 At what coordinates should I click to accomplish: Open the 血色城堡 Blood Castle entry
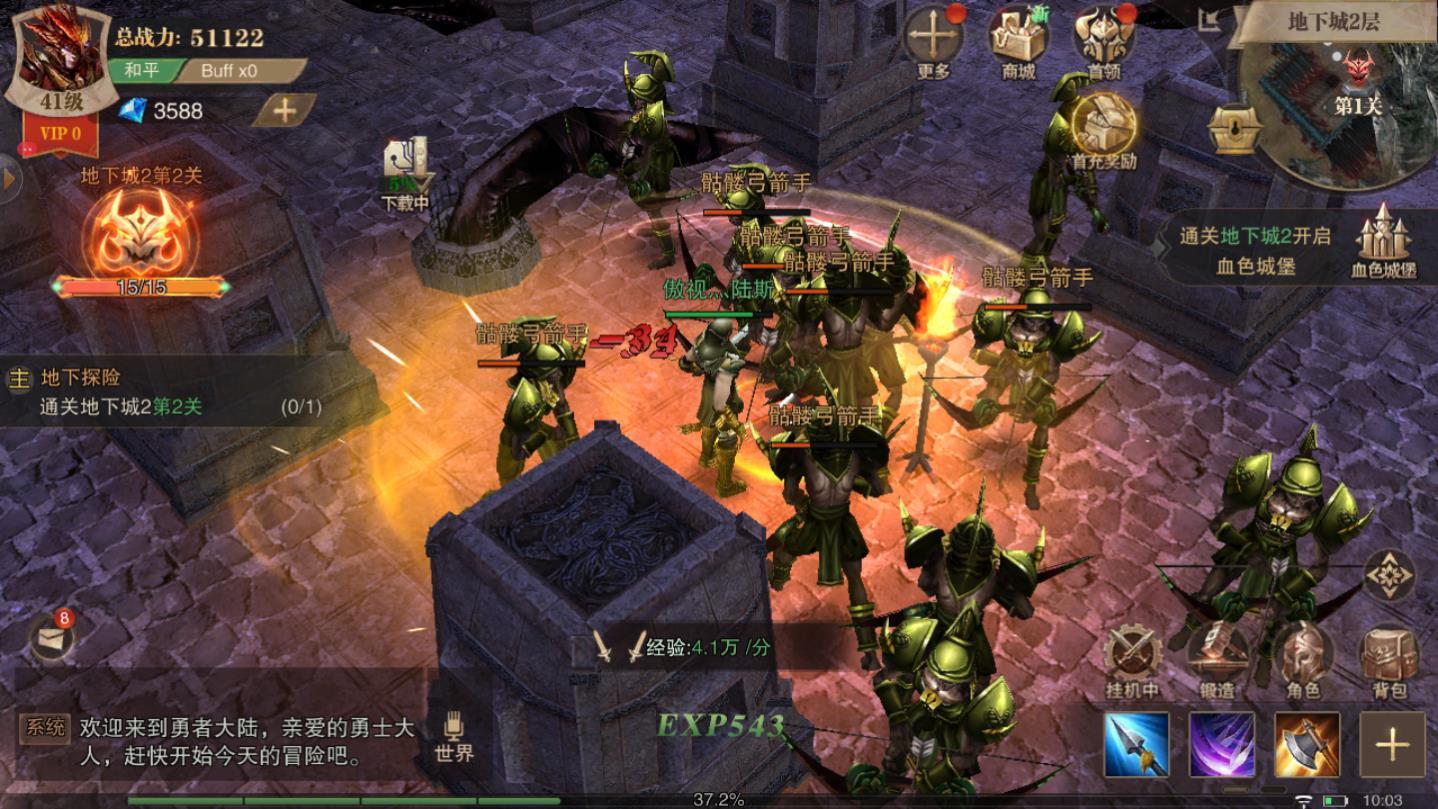[x=1384, y=240]
